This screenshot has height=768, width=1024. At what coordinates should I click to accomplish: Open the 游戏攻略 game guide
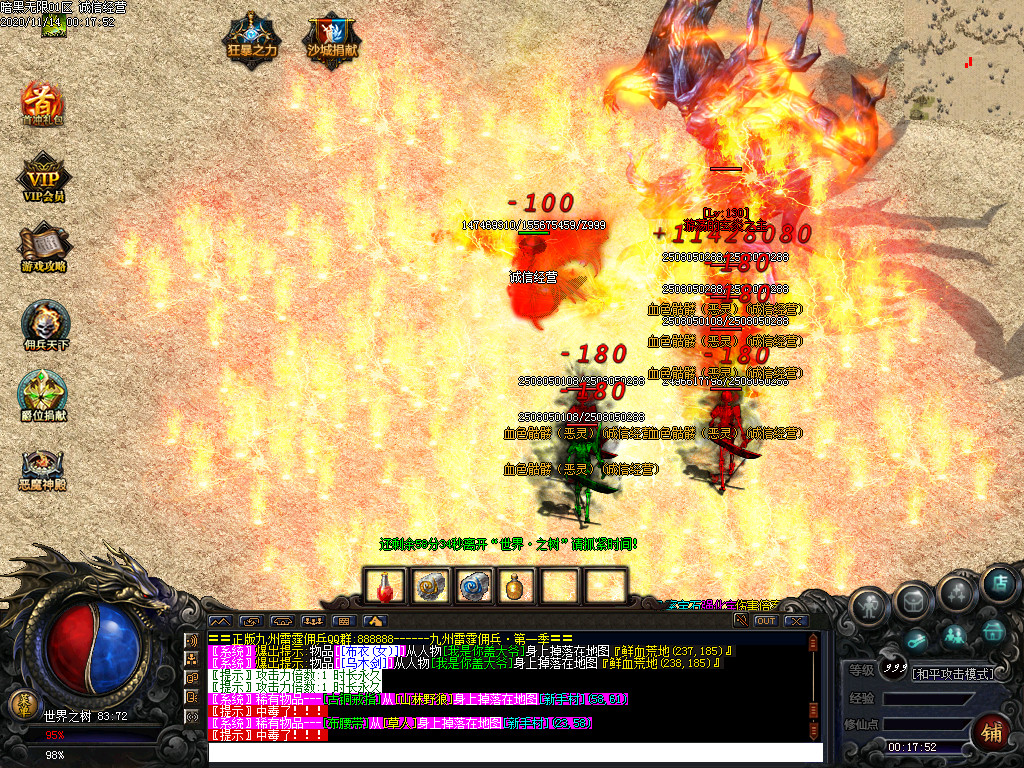coord(44,249)
